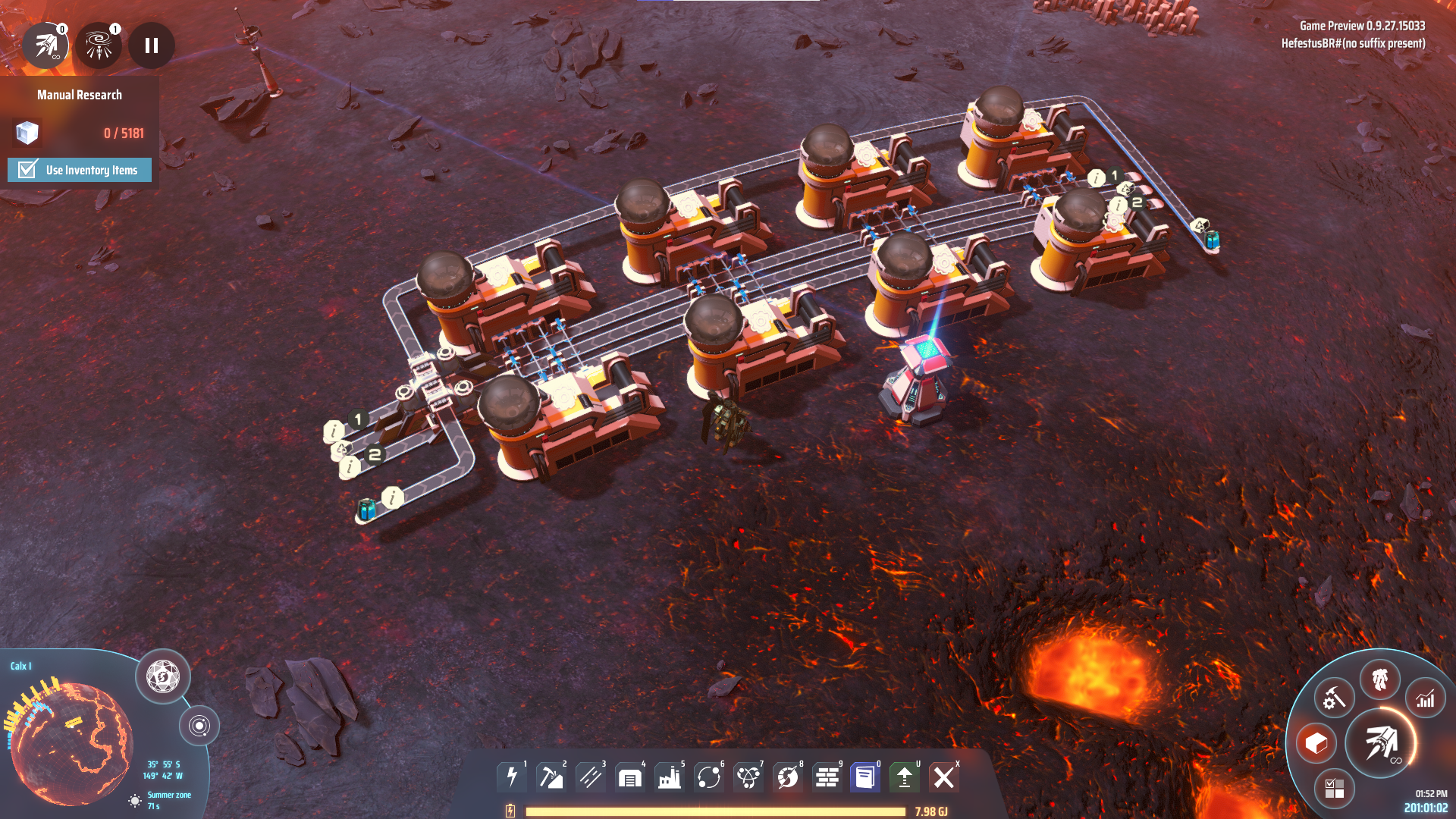Image resolution: width=1456 pixels, height=819 pixels.
Task: Open the mecha panel icon
Action: point(1380,679)
